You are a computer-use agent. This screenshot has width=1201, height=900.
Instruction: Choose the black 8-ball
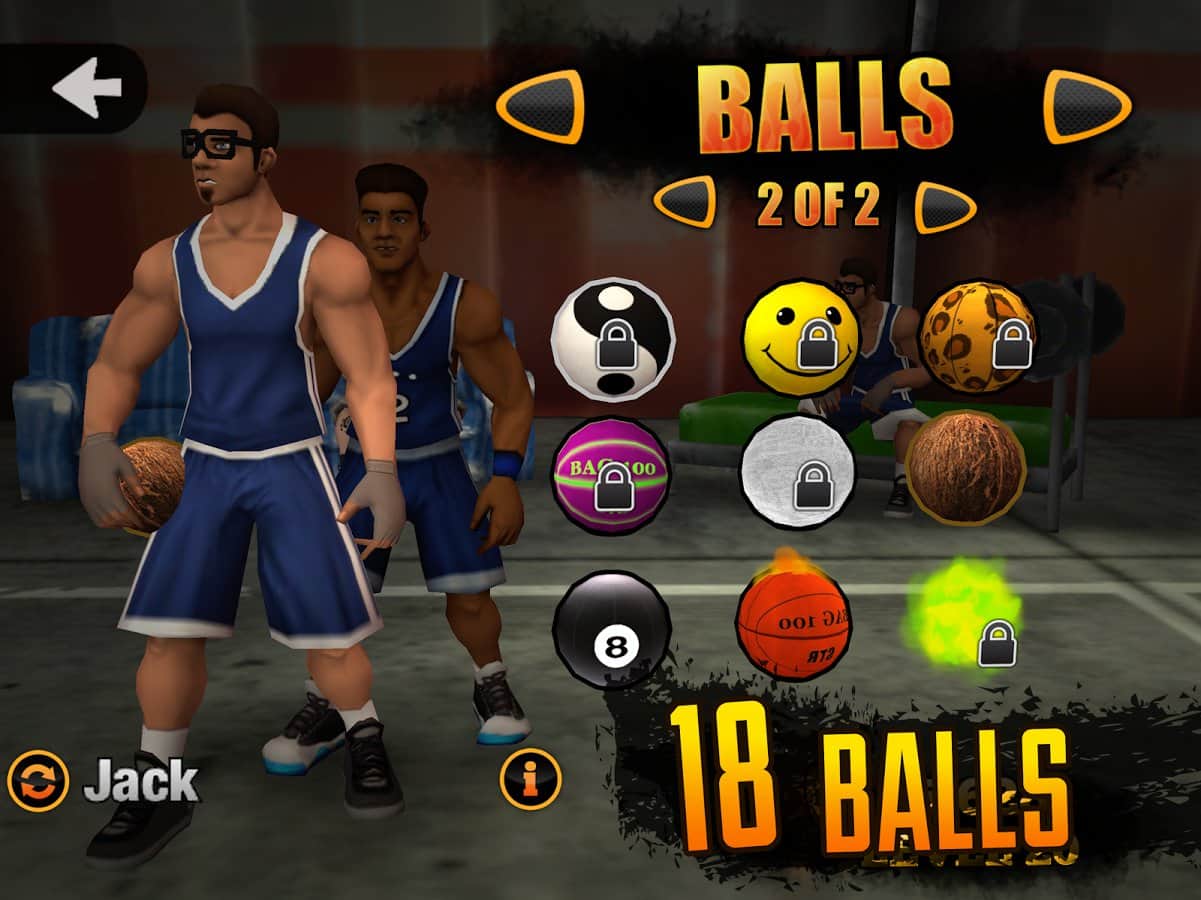tap(611, 630)
